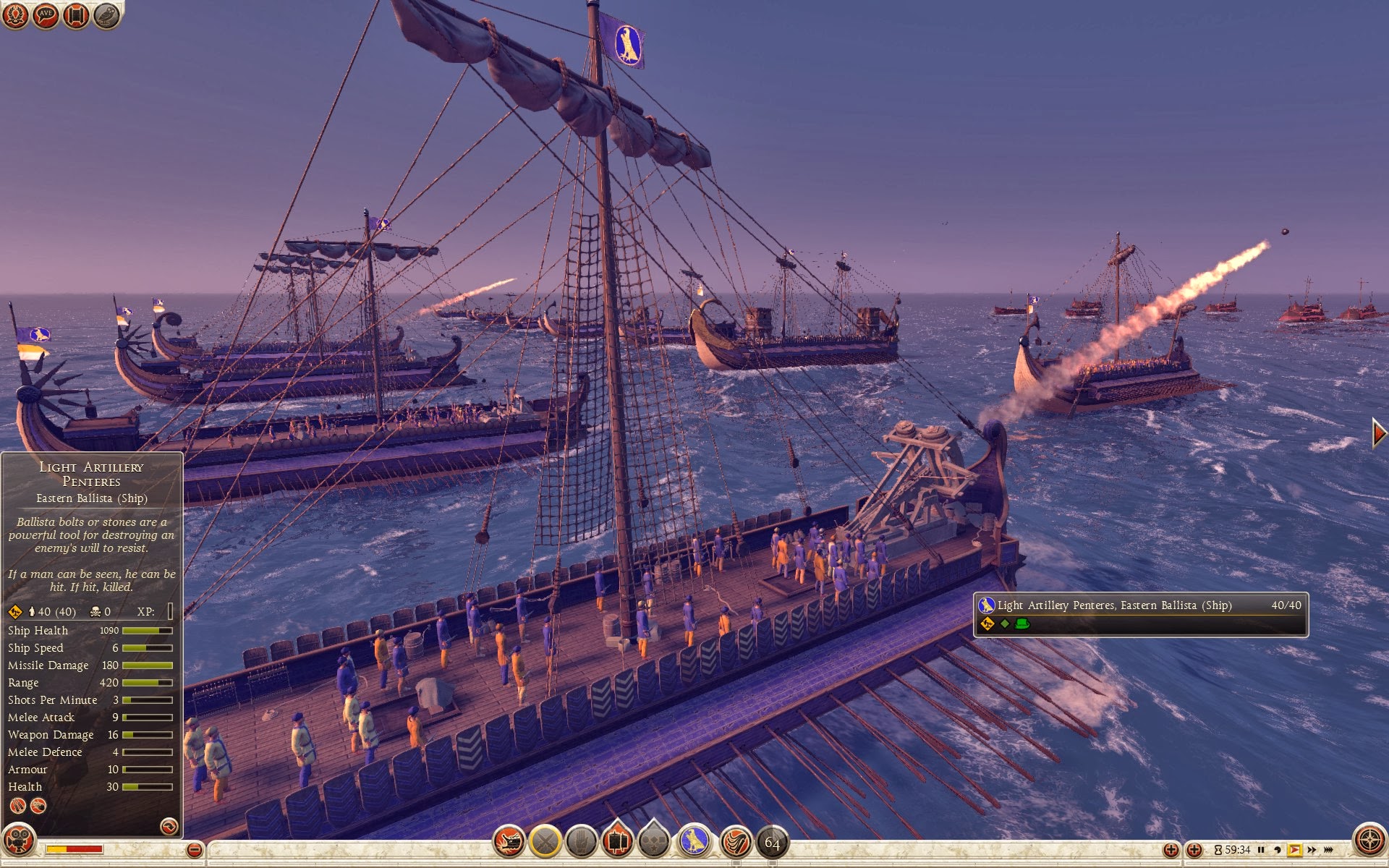Click the grey owl advisor icon
This screenshot has height=868, width=1389.
point(106,15)
